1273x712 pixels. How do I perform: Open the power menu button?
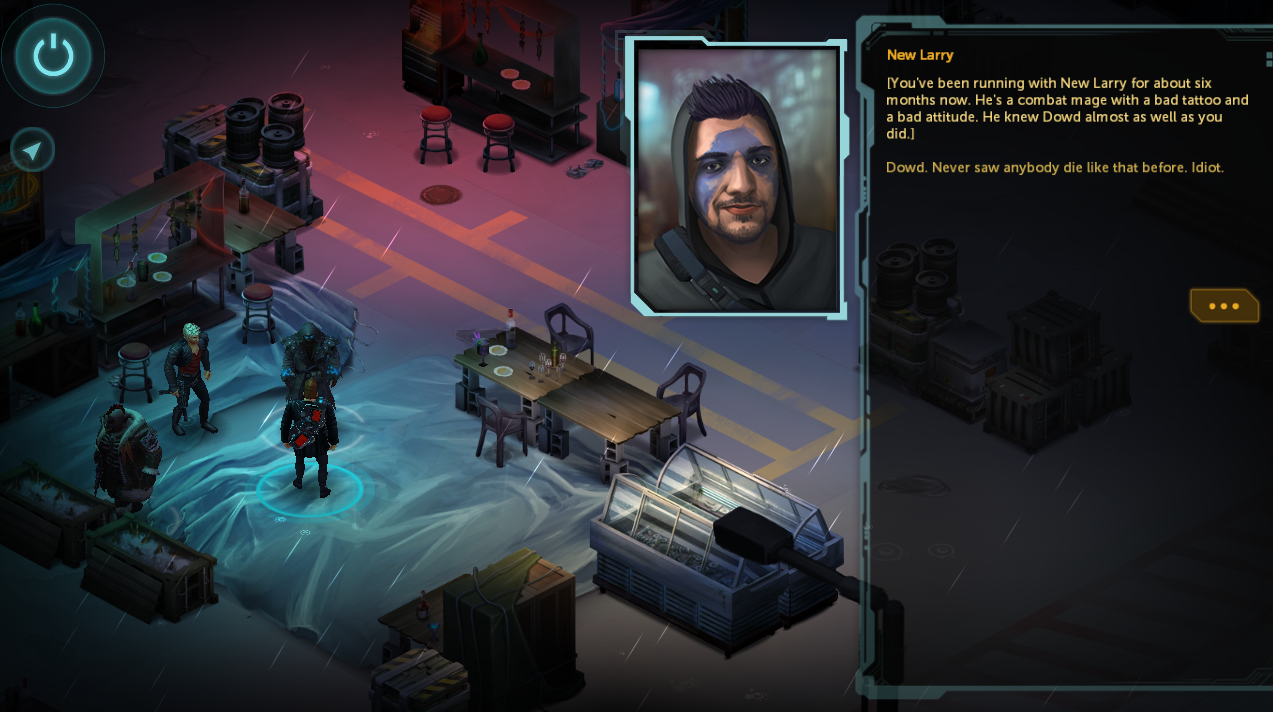[x=53, y=56]
